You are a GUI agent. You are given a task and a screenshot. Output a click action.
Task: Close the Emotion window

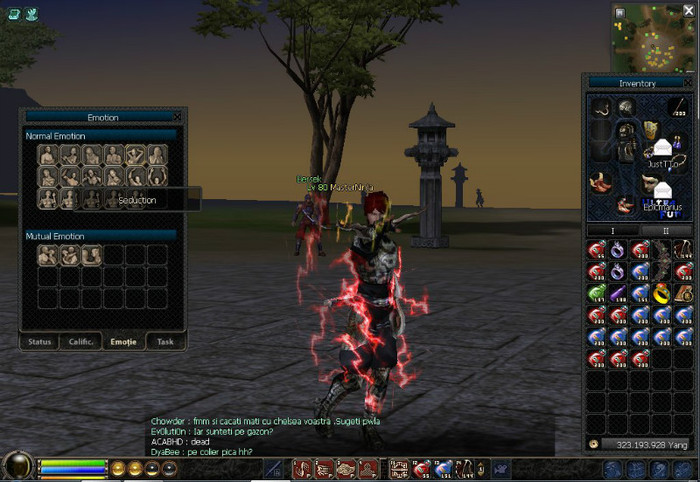177,117
